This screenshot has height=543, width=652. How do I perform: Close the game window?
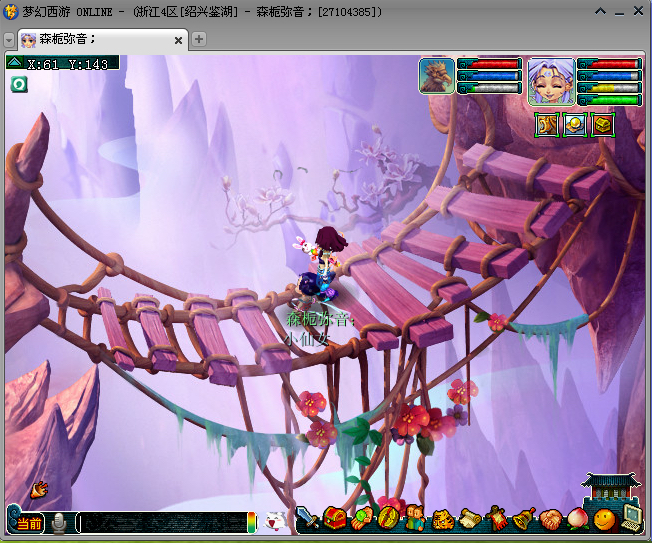[636, 11]
